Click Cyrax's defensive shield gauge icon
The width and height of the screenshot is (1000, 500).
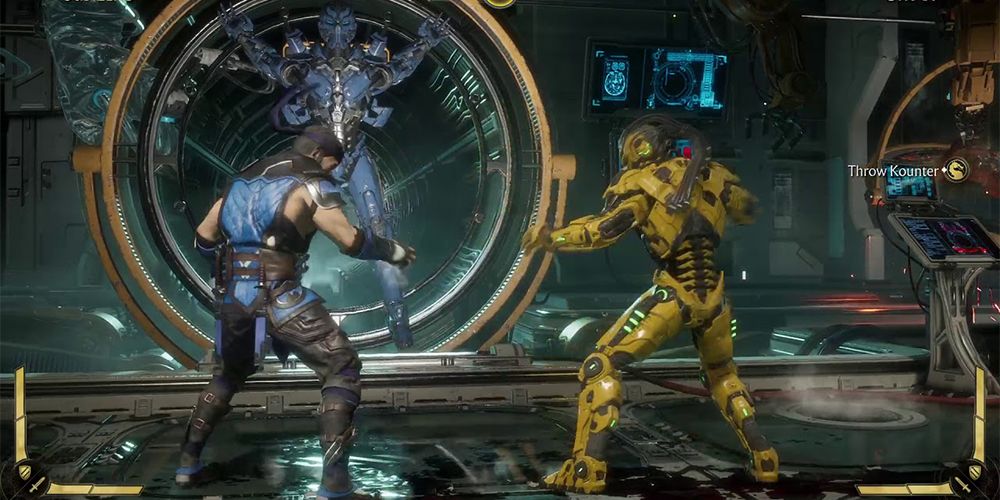[x=977, y=470]
